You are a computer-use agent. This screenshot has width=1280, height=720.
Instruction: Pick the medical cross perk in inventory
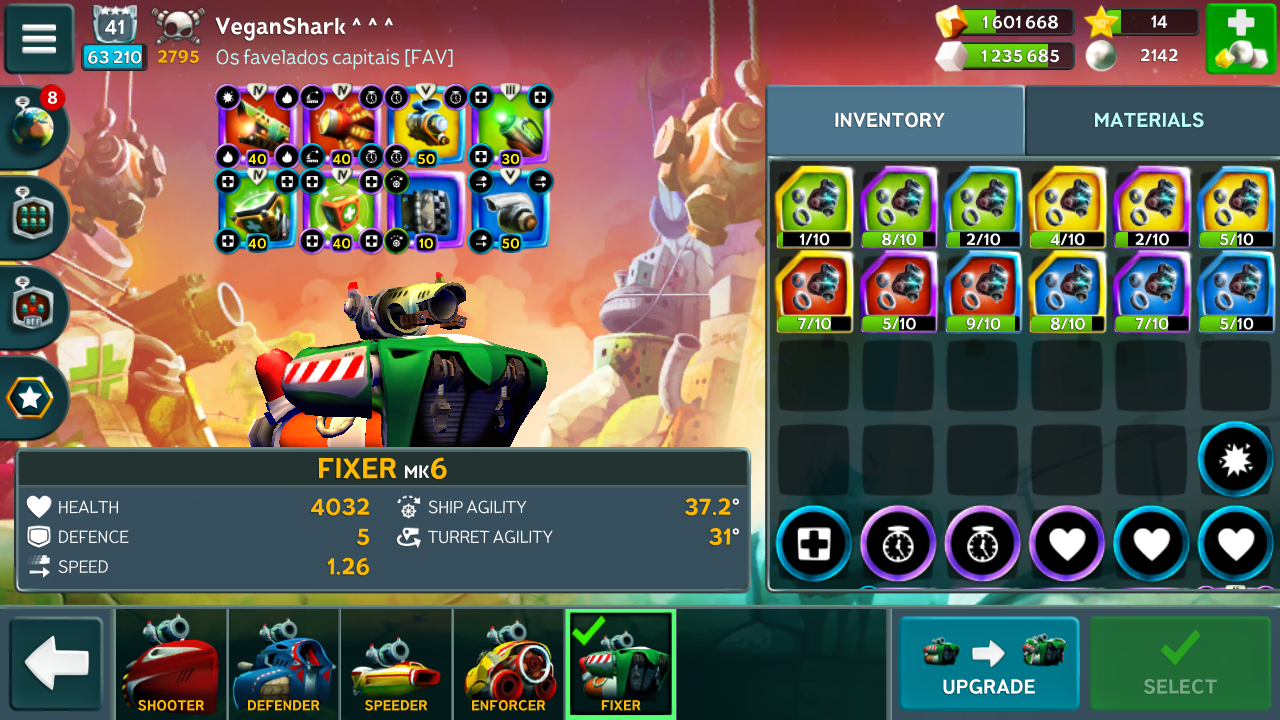pyautogui.click(x=812, y=545)
